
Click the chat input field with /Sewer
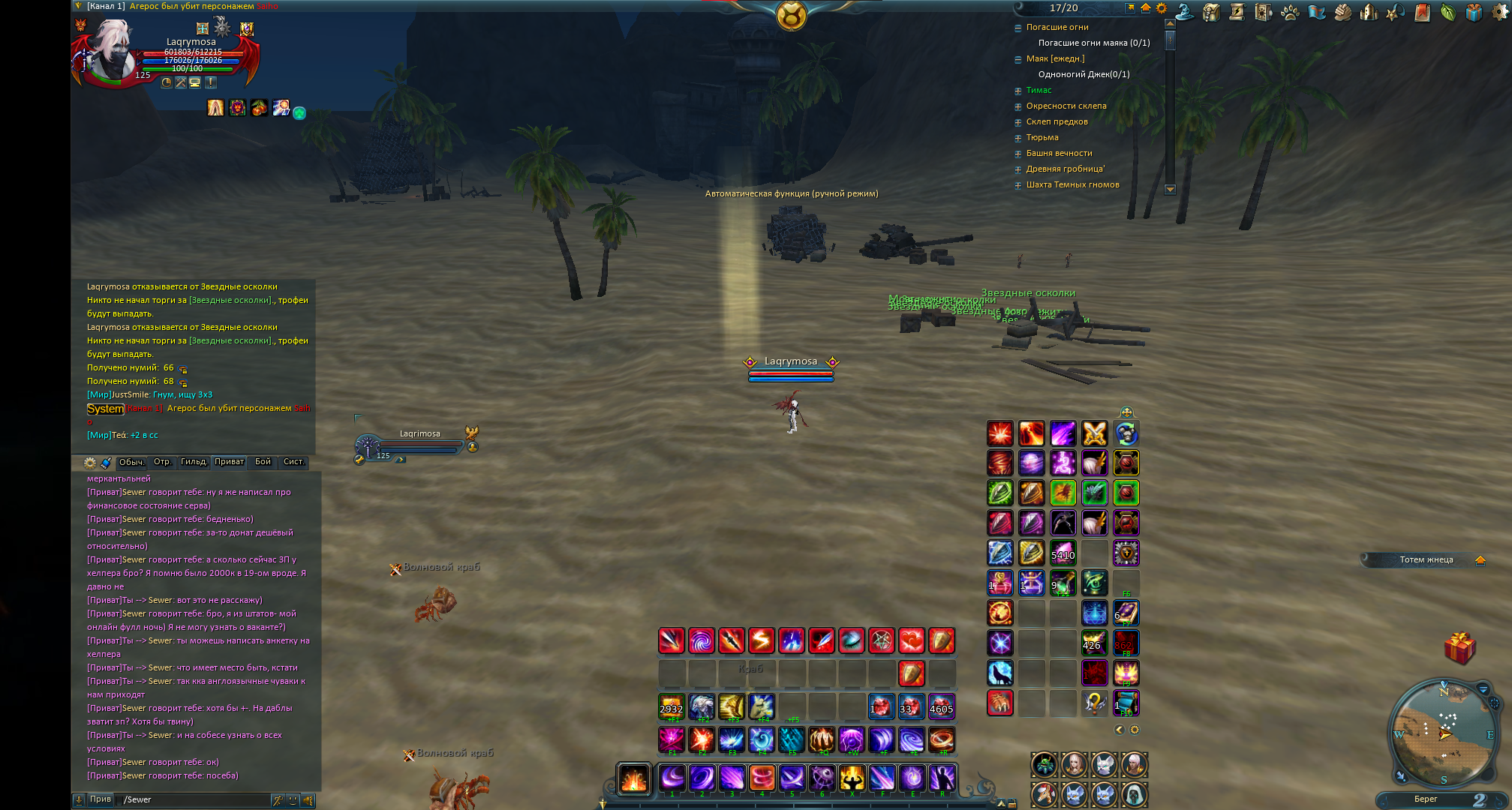tap(195, 799)
